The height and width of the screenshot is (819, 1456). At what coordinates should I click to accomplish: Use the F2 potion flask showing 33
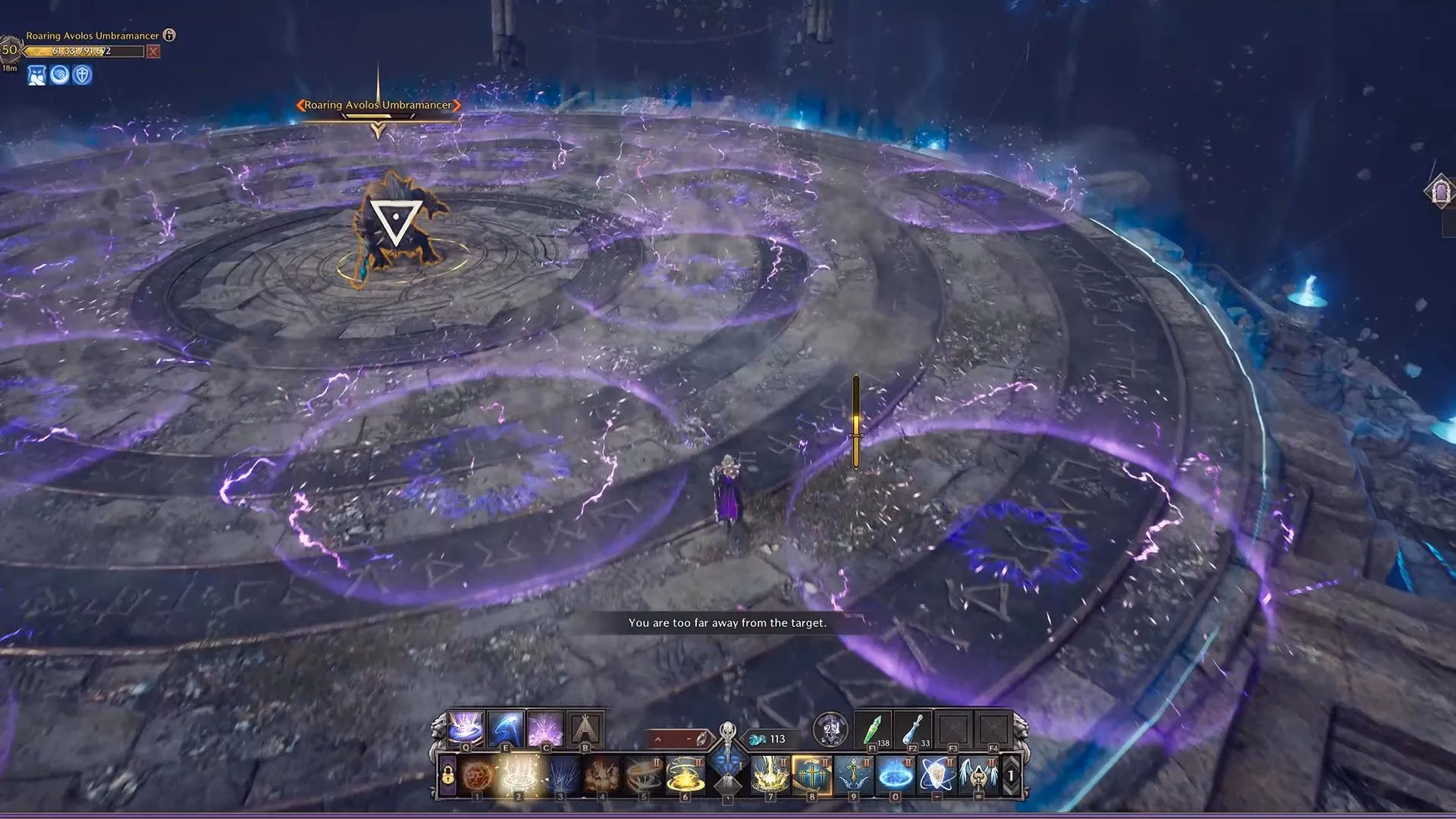point(913,730)
